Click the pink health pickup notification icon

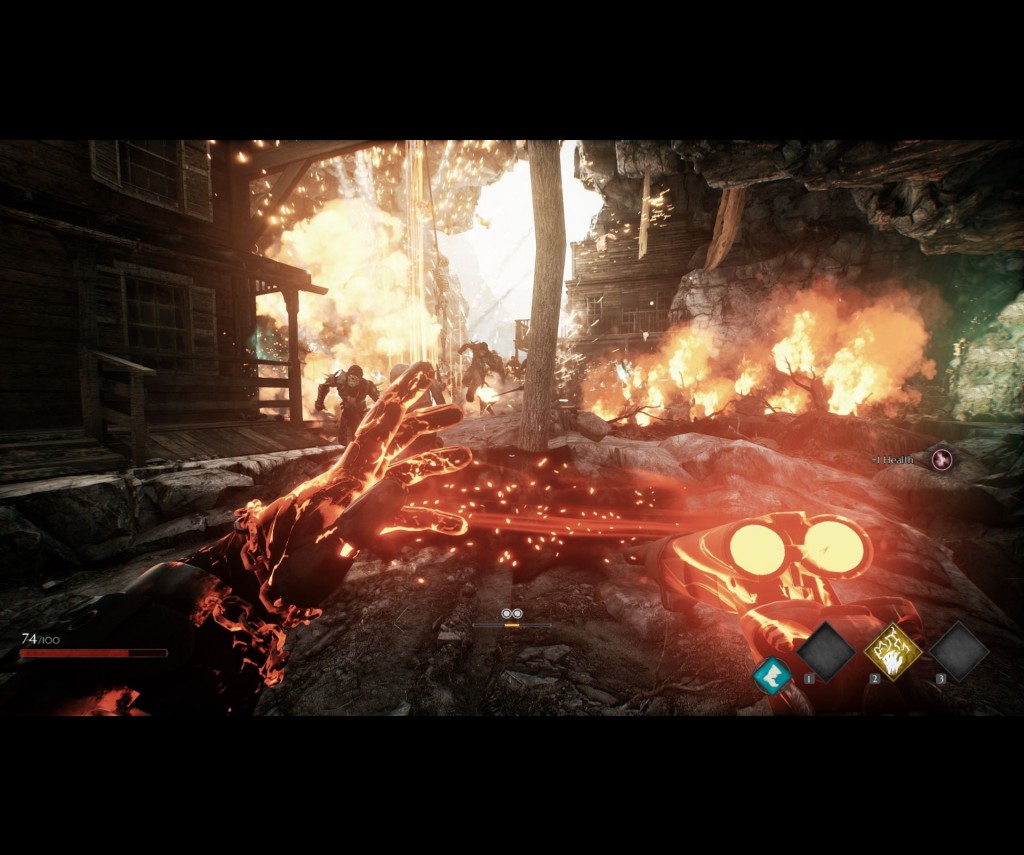[x=940, y=459]
